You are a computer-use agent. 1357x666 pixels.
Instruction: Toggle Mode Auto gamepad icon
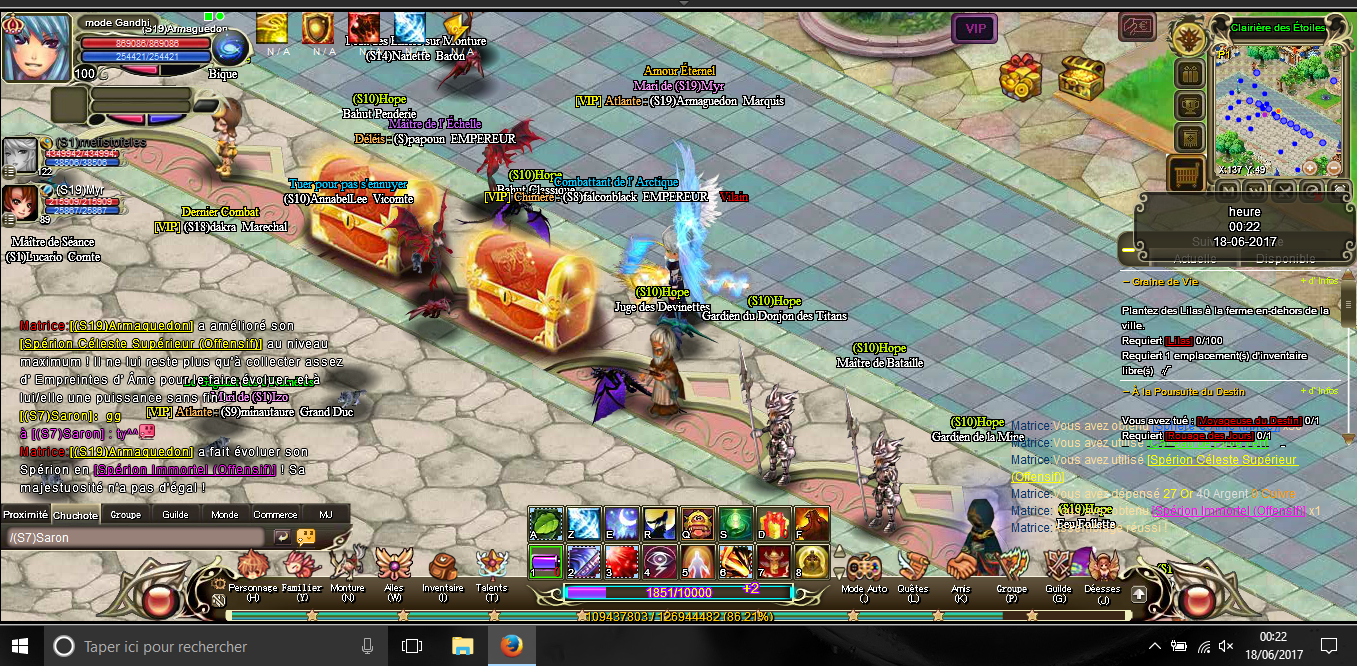pos(863,568)
